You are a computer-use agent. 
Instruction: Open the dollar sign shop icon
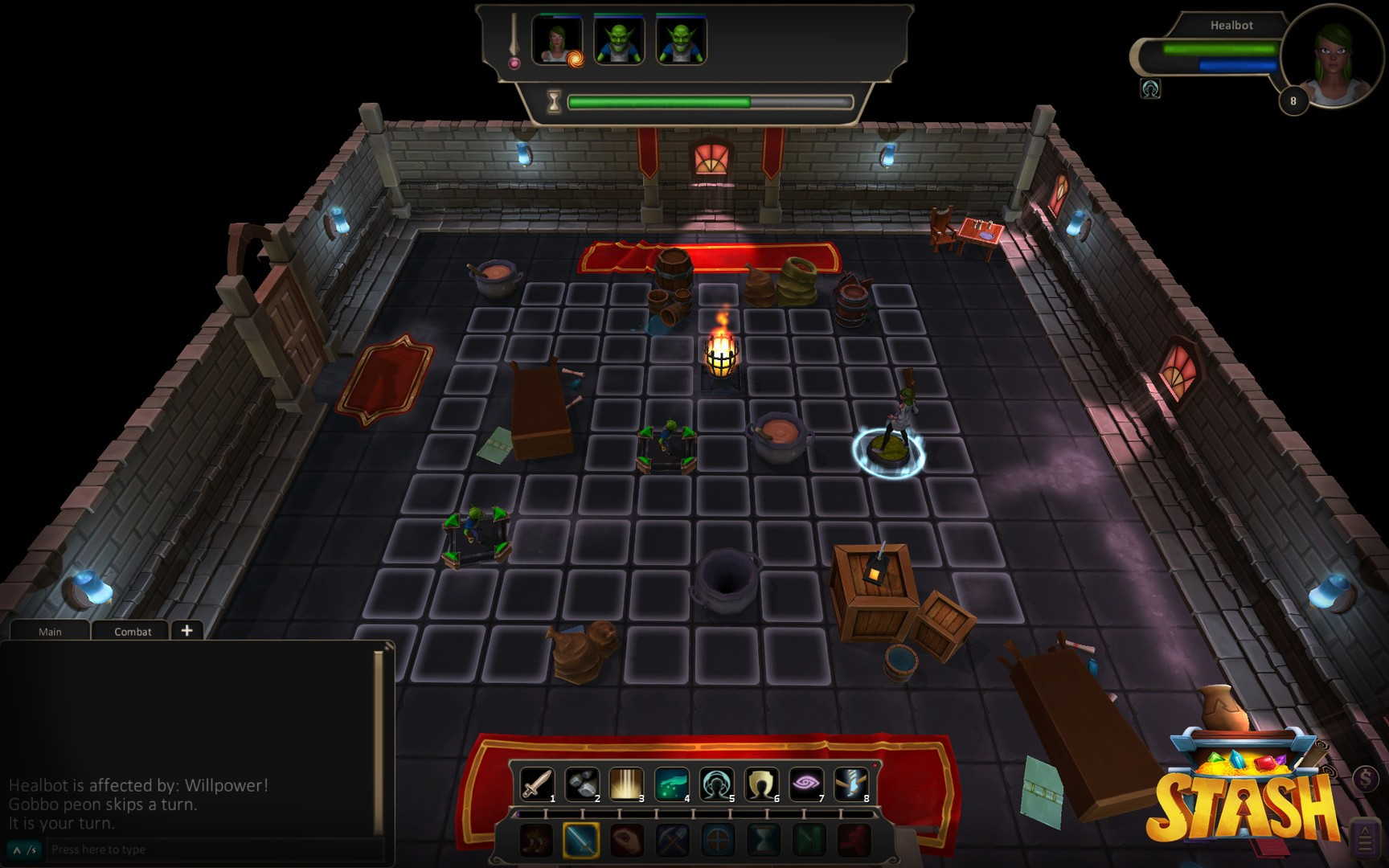pos(1366,778)
